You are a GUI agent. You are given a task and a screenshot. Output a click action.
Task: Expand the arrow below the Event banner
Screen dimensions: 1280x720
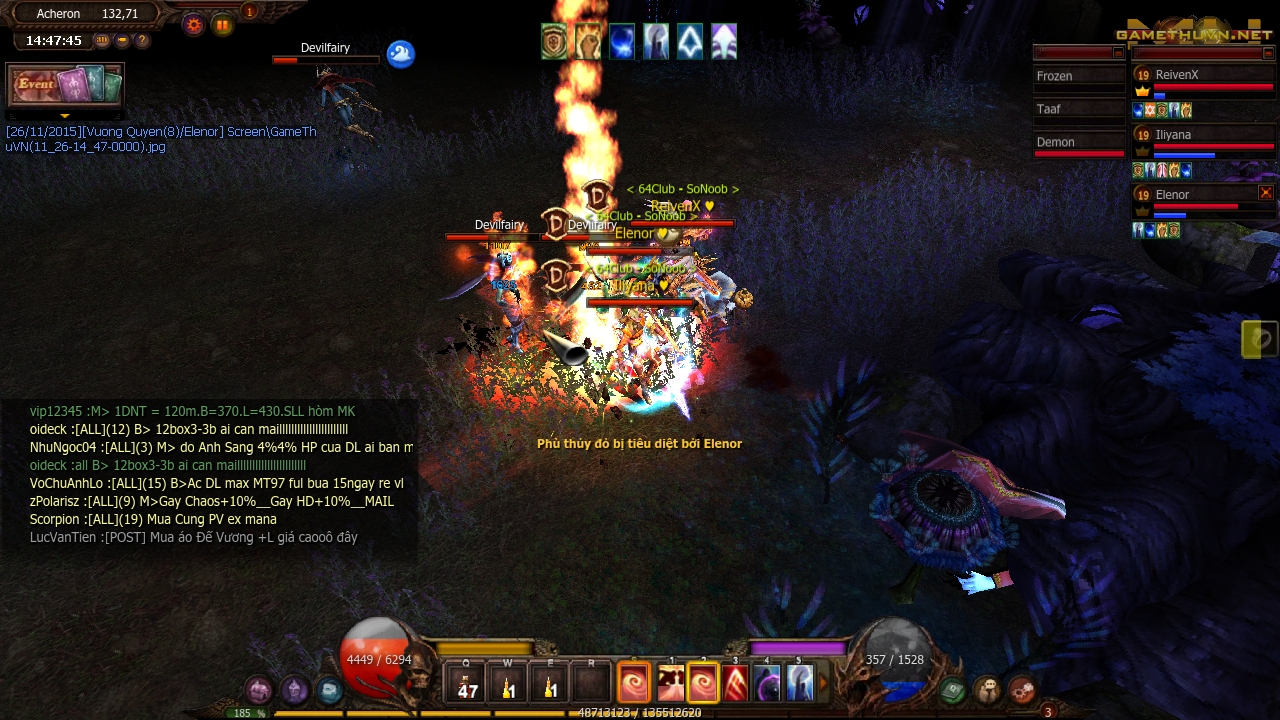point(65,116)
